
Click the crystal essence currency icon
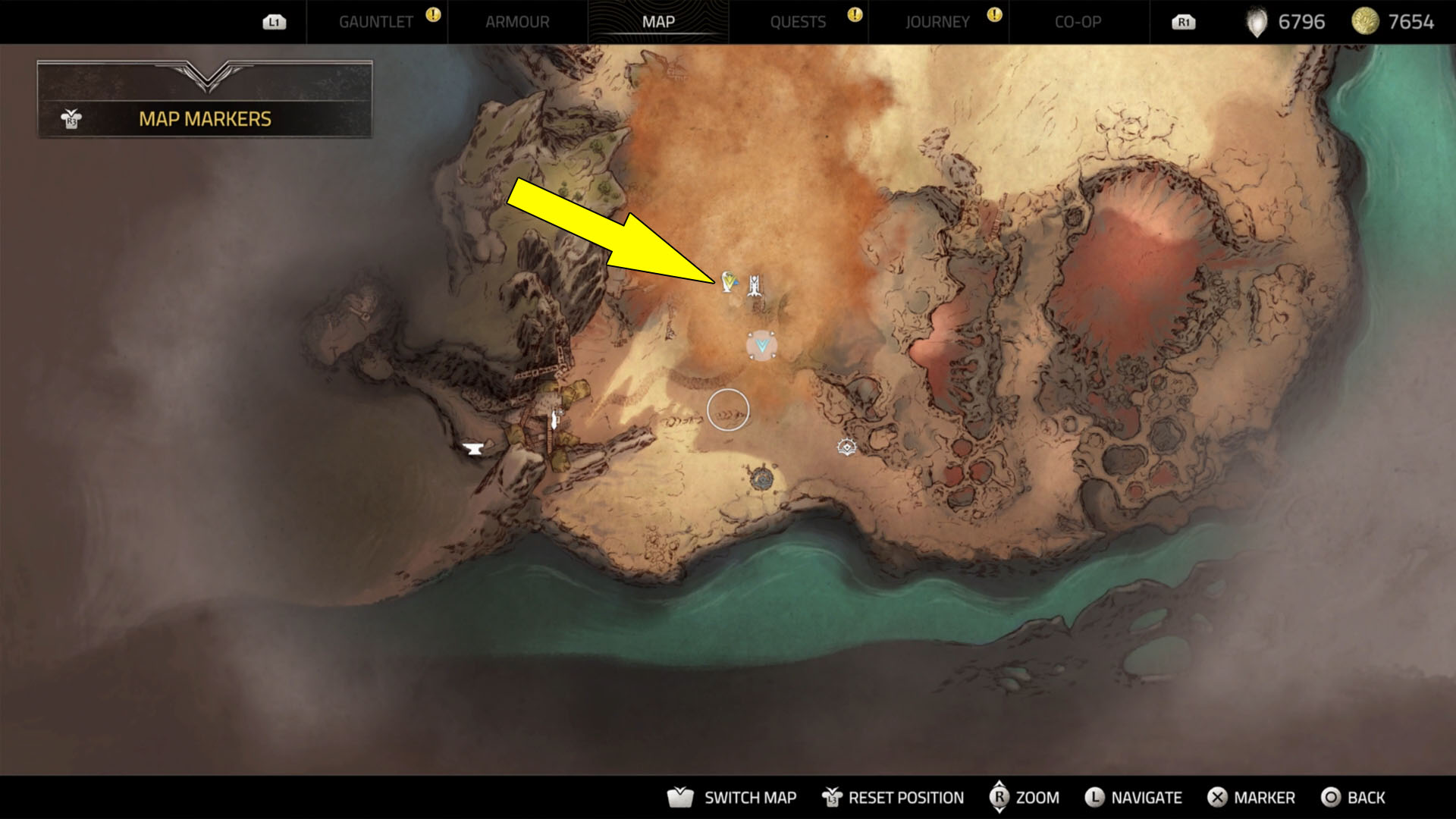[x=1255, y=22]
